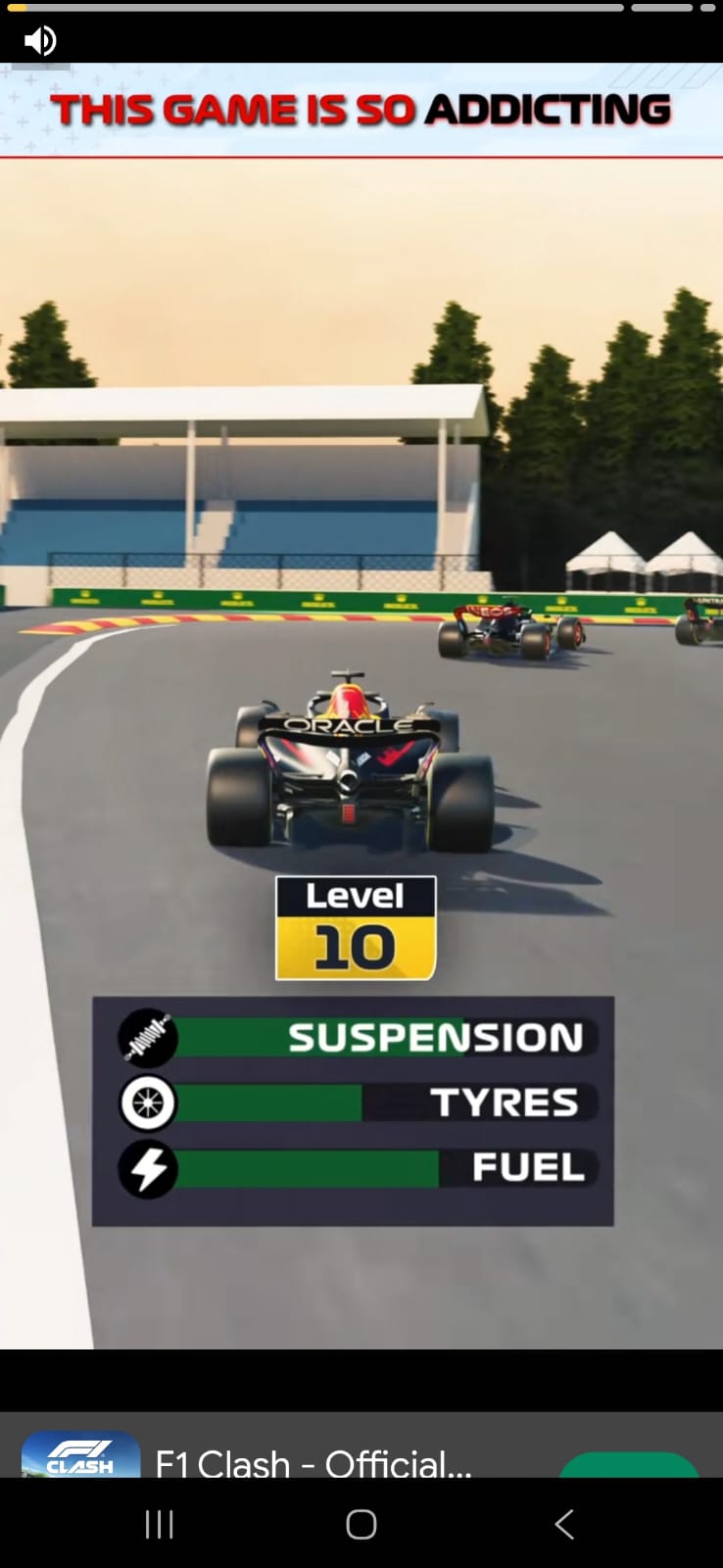The height and width of the screenshot is (1568, 723).
Task: Tap the Android home button
Action: pyautogui.click(x=361, y=1524)
